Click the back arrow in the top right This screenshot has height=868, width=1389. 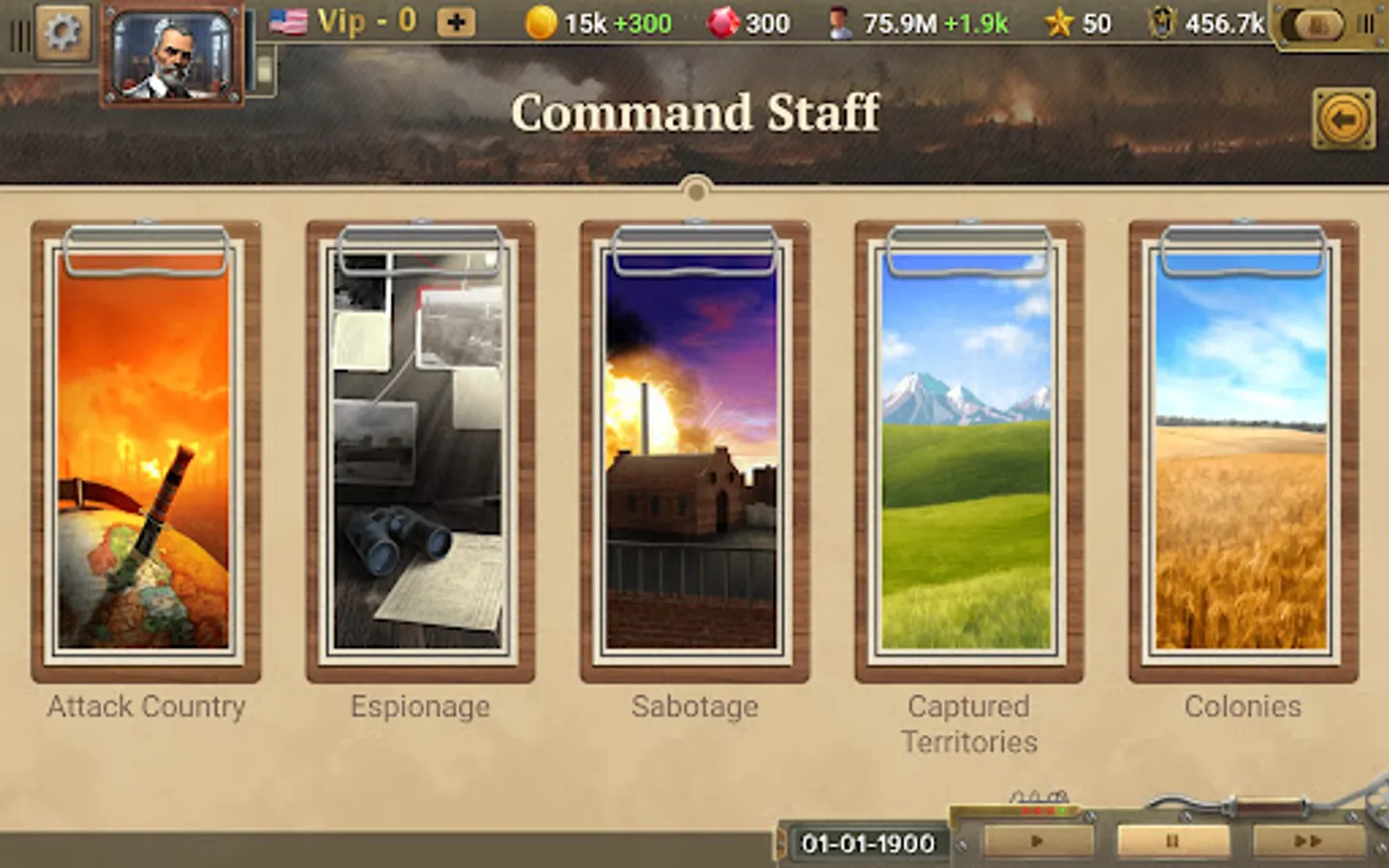click(1342, 116)
